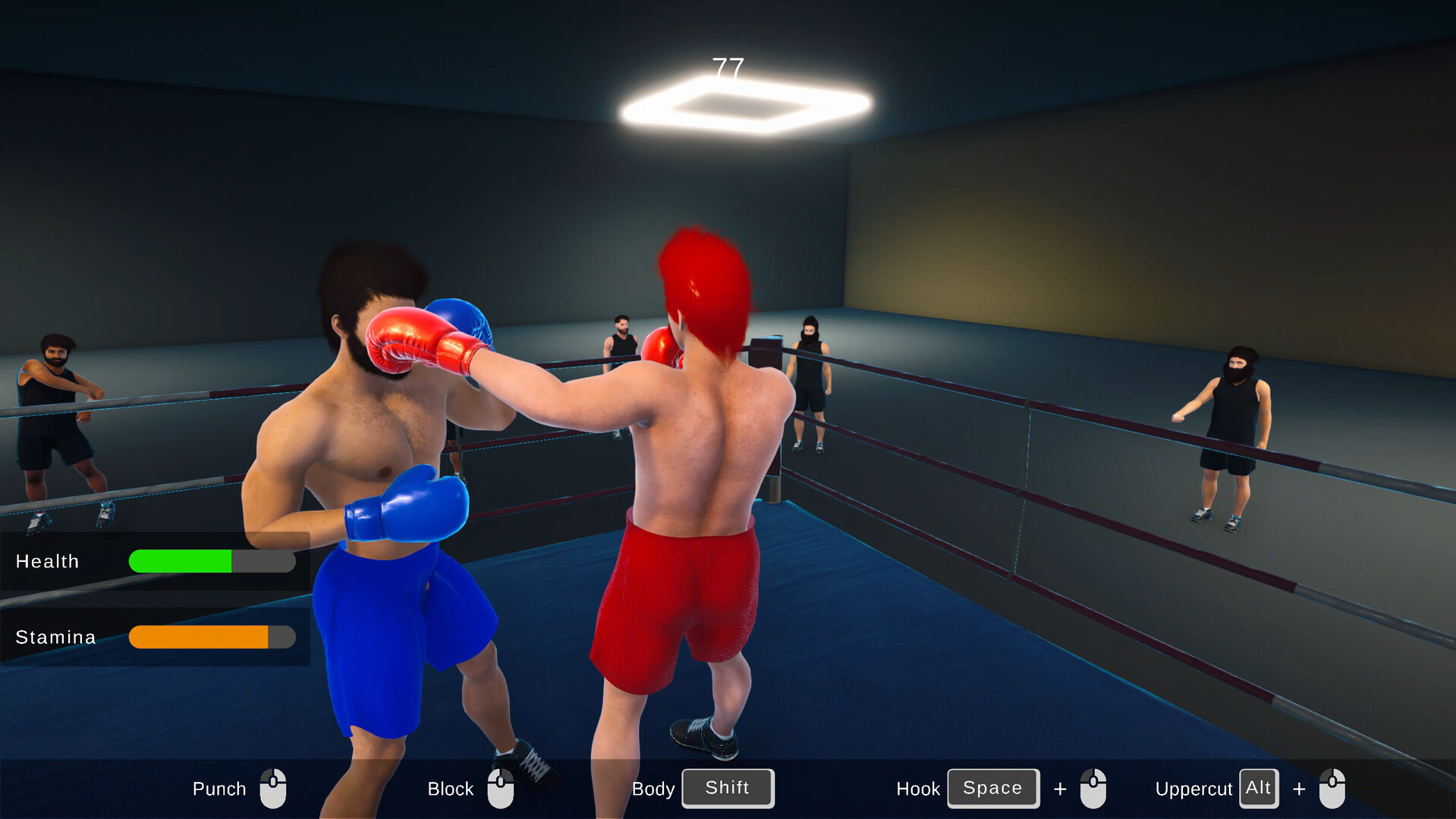
Task: Click the plus sign in Uppercut combo
Action: click(1299, 788)
